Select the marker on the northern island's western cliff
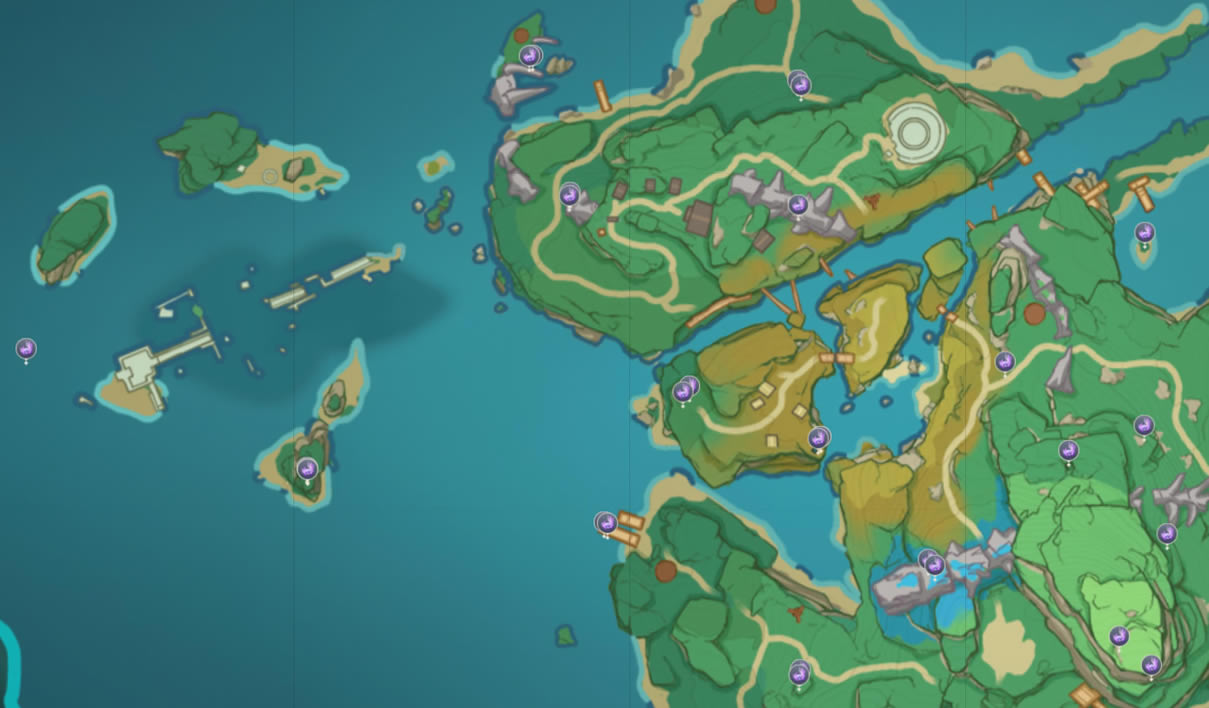Image resolution: width=1209 pixels, height=708 pixels. 570,194
